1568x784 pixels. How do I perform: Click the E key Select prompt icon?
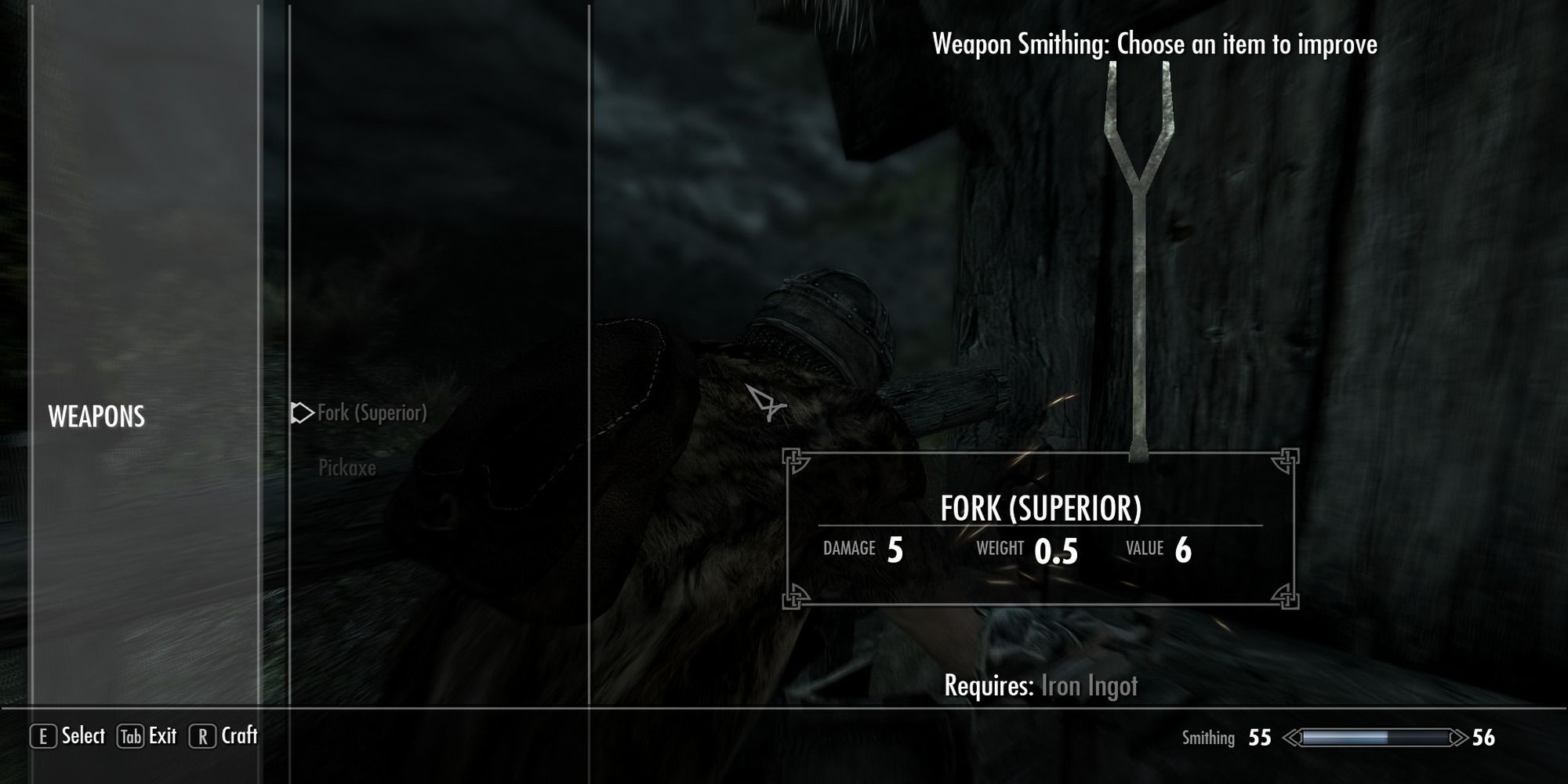pyautogui.click(x=45, y=736)
